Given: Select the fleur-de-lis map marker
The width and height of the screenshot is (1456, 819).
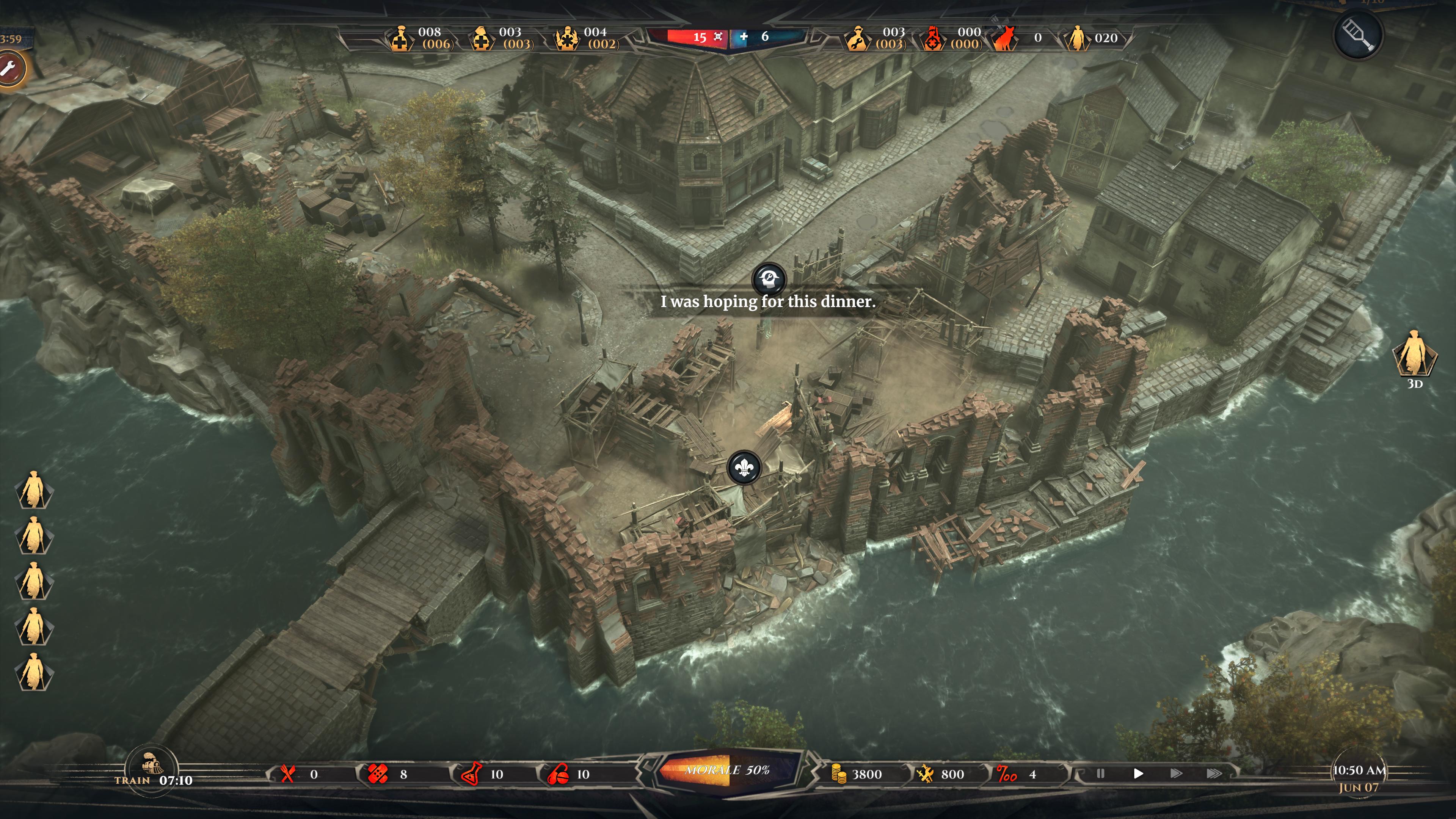Looking at the screenshot, I should pyautogui.click(x=744, y=467).
